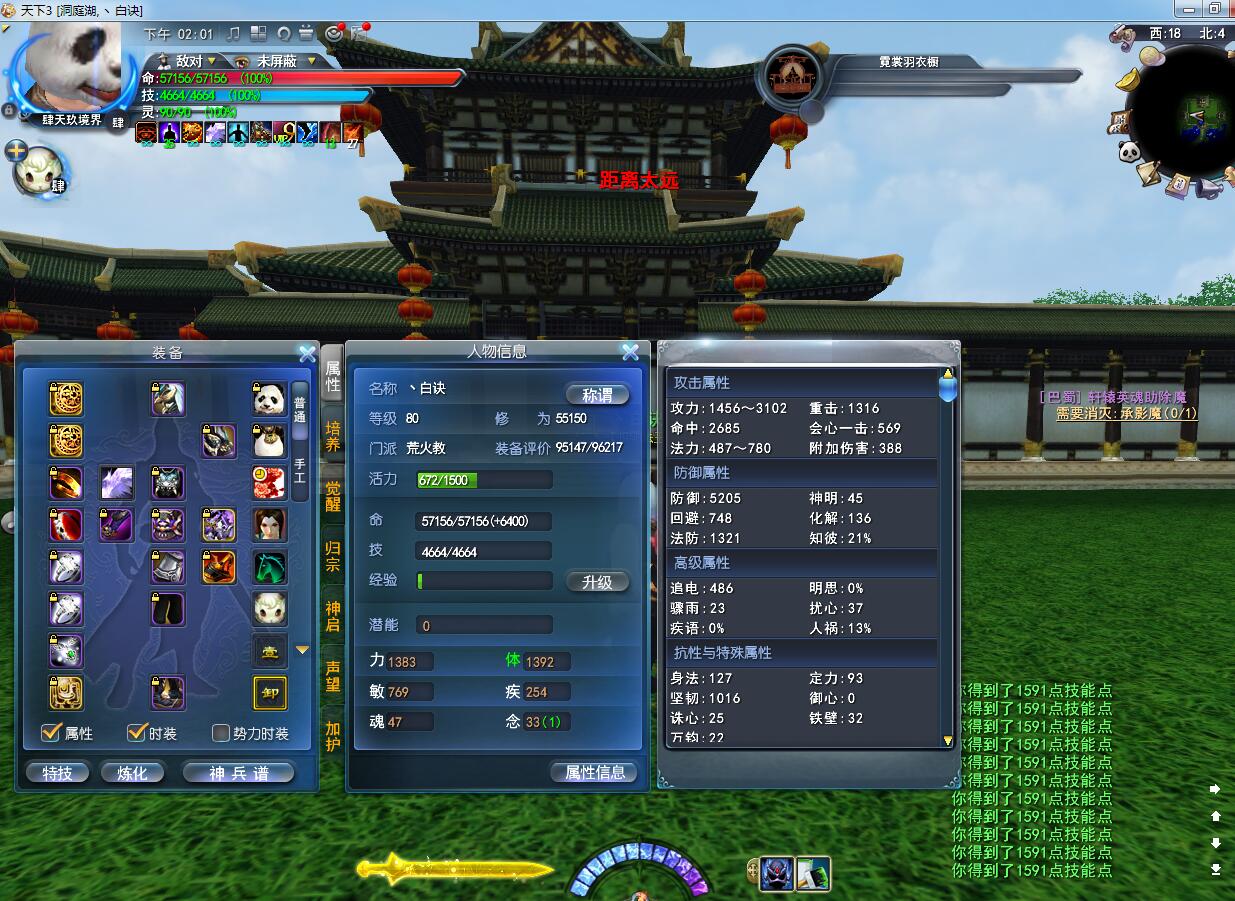Close the 人物信息 character info panel
This screenshot has height=901, width=1235.
pyautogui.click(x=630, y=352)
